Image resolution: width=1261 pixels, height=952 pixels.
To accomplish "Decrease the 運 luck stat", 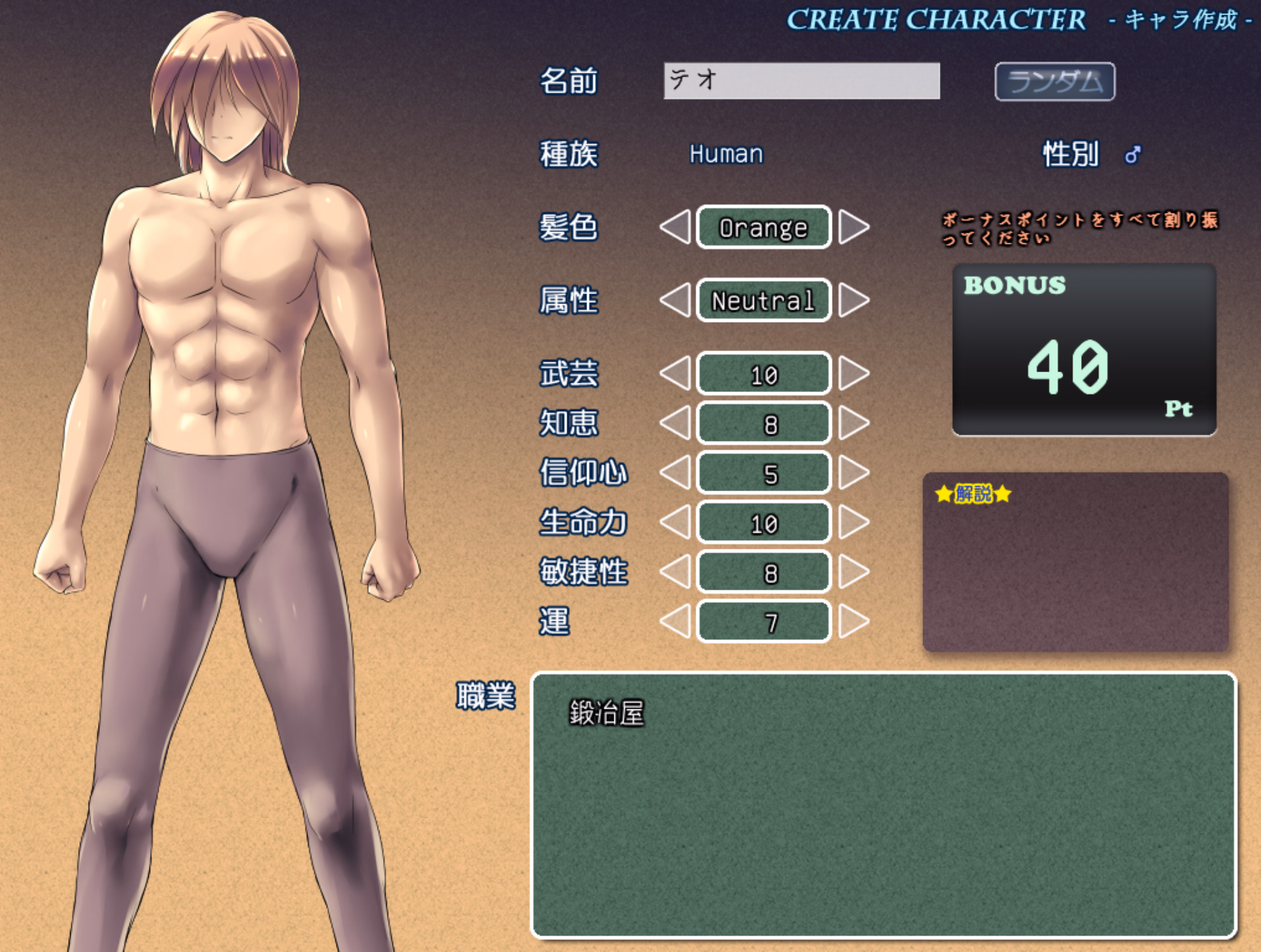I will point(676,621).
